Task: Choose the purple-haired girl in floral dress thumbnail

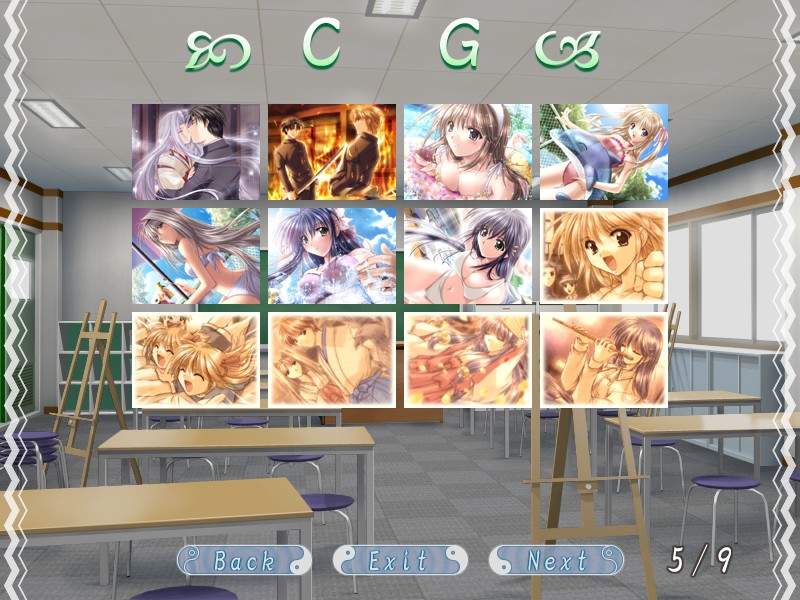Action: [332, 255]
